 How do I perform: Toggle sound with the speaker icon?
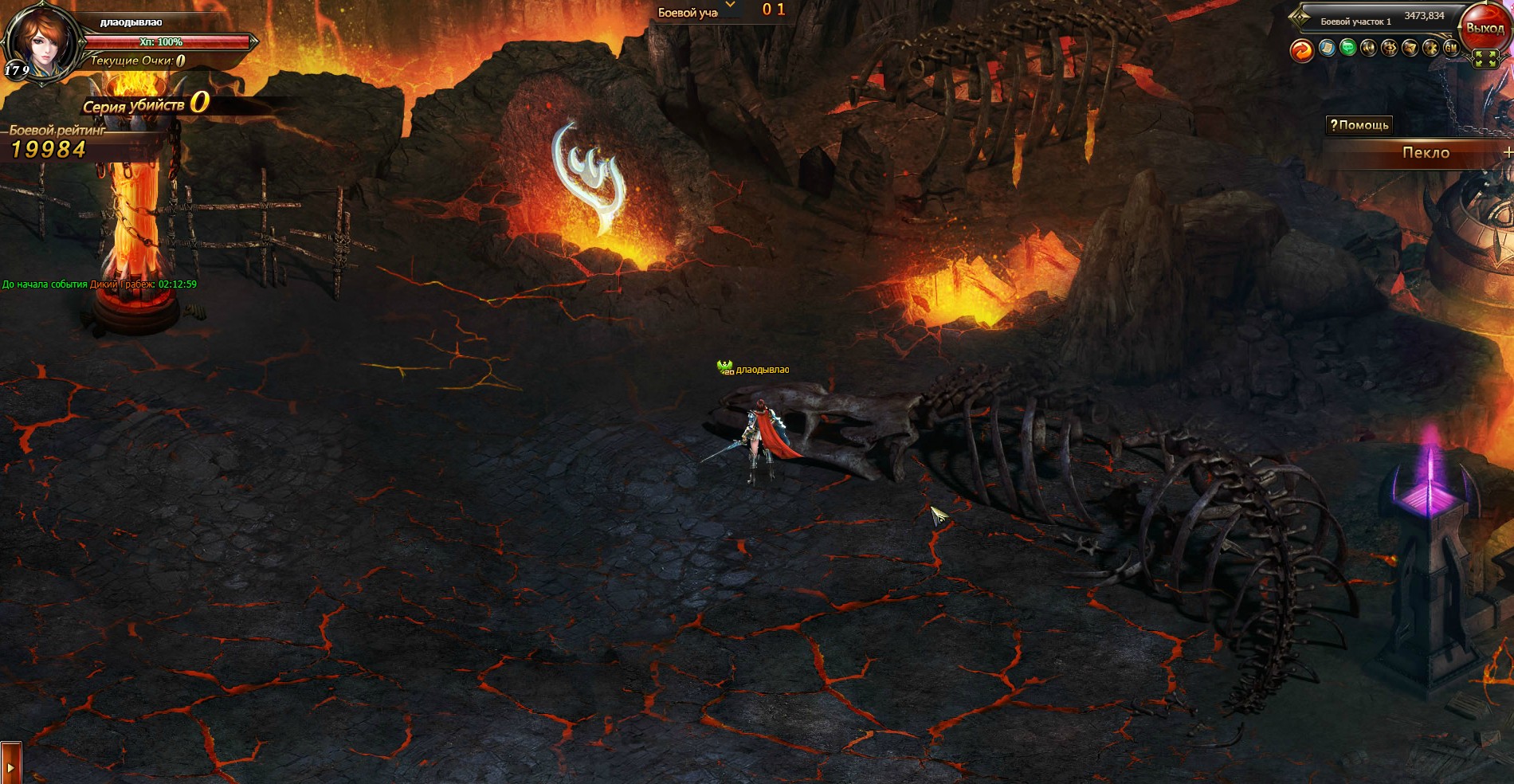1368,49
